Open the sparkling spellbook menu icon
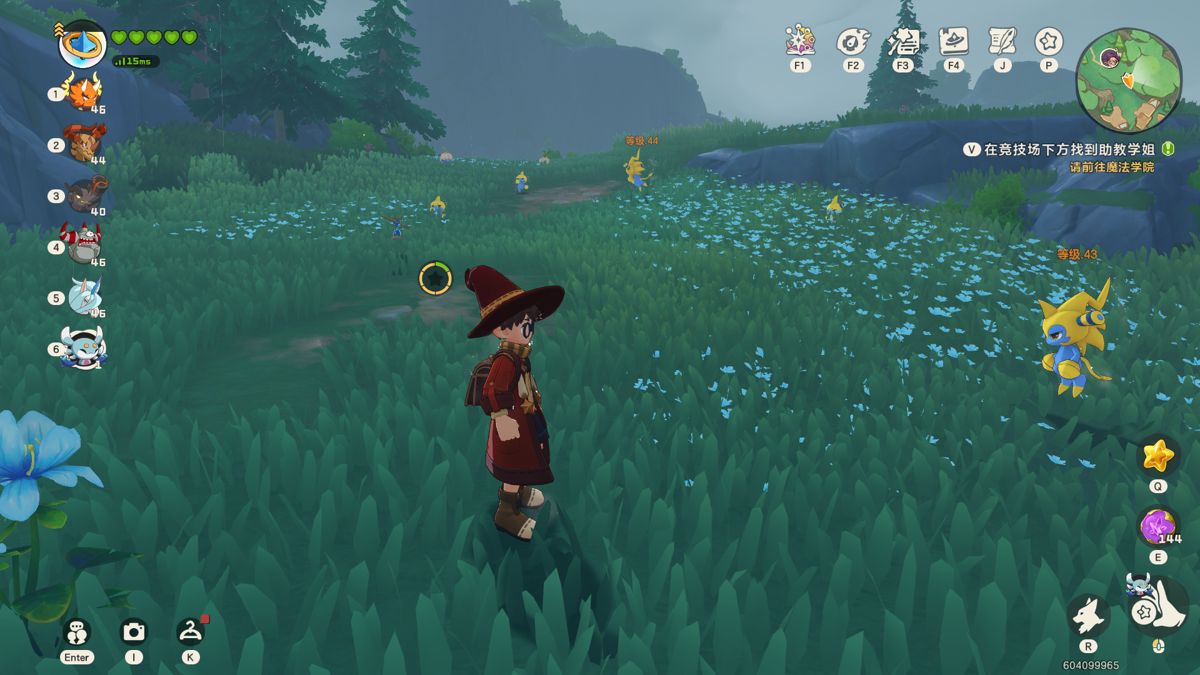Image resolution: width=1200 pixels, height=675 pixels. tap(800, 41)
